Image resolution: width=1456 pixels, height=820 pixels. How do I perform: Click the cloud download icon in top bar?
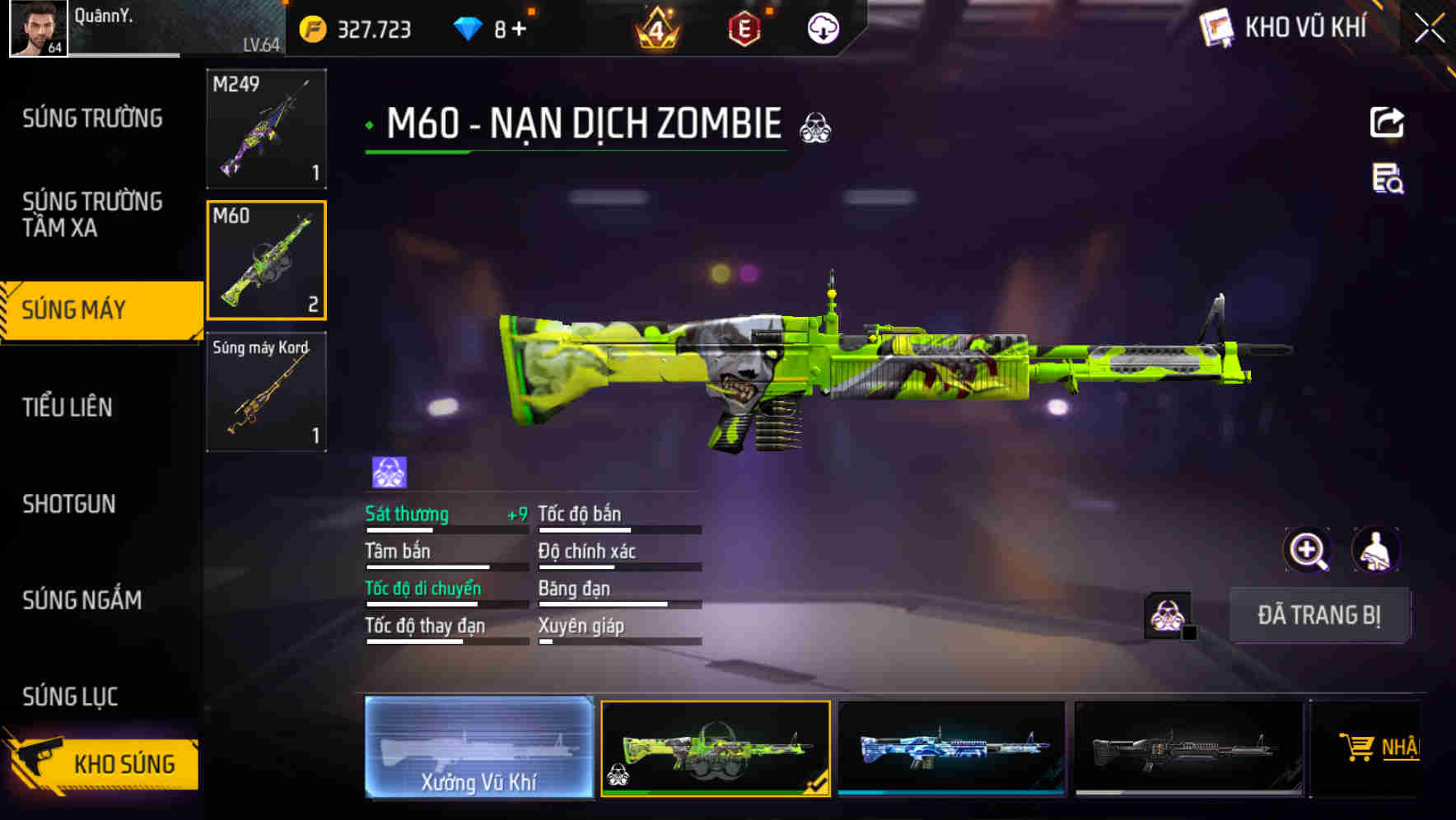click(822, 28)
